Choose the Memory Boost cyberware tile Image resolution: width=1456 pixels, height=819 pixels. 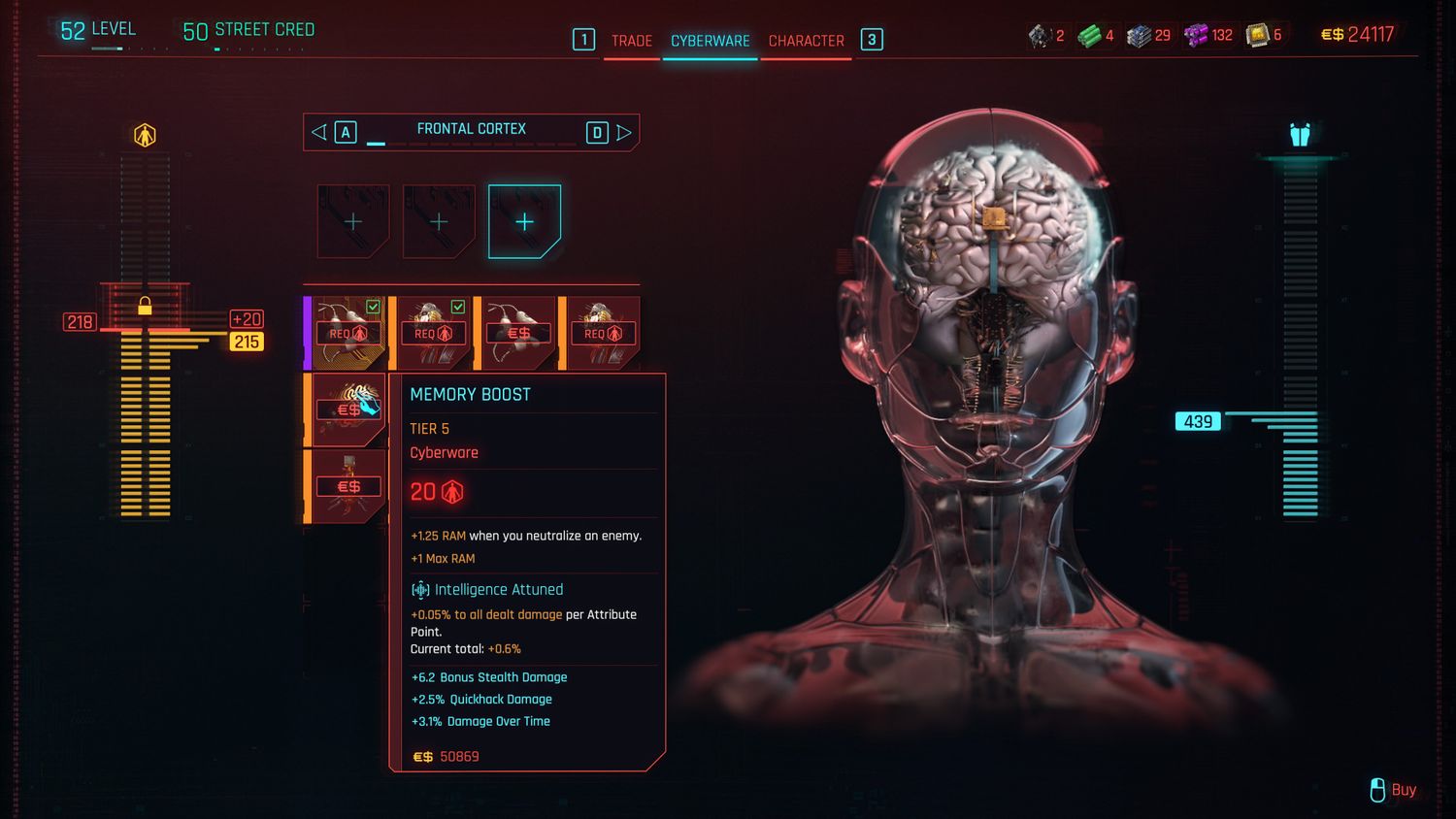pyautogui.click(x=348, y=409)
